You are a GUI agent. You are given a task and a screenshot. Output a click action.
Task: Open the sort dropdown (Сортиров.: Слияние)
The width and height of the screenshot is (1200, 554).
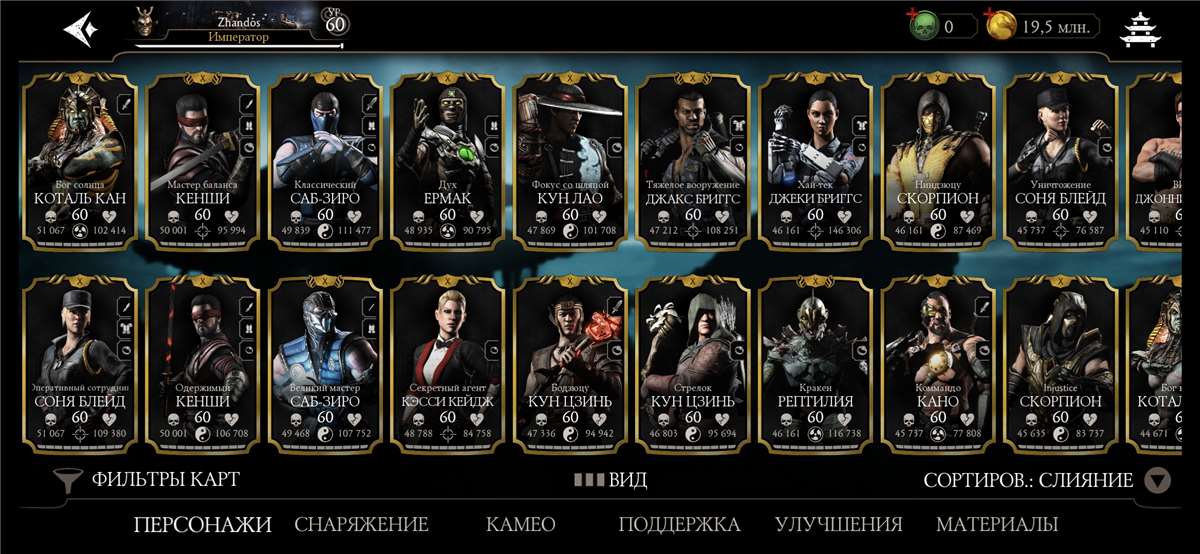(x=1046, y=481)
